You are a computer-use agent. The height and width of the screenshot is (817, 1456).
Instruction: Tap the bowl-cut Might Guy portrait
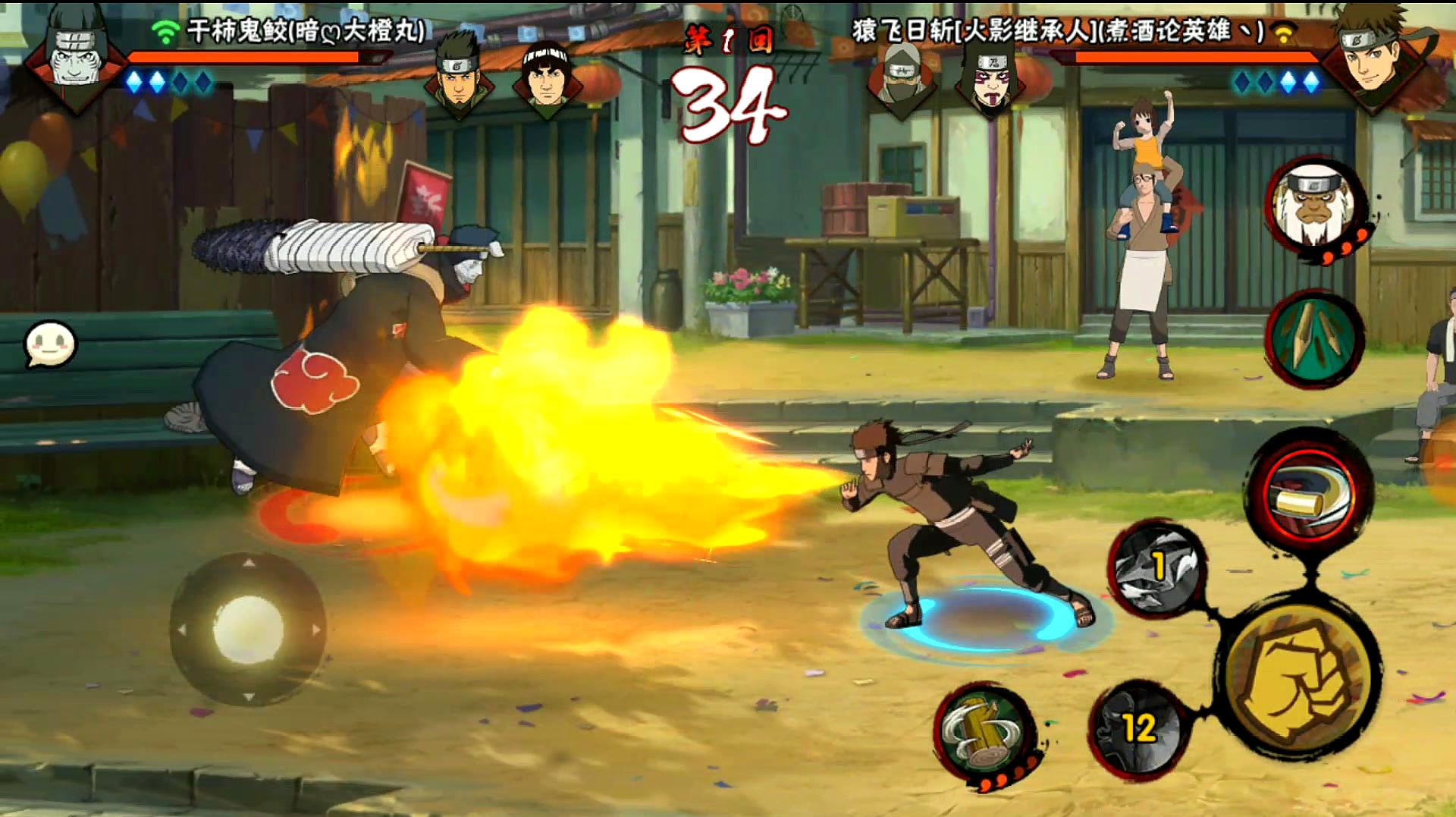(547, 76)
